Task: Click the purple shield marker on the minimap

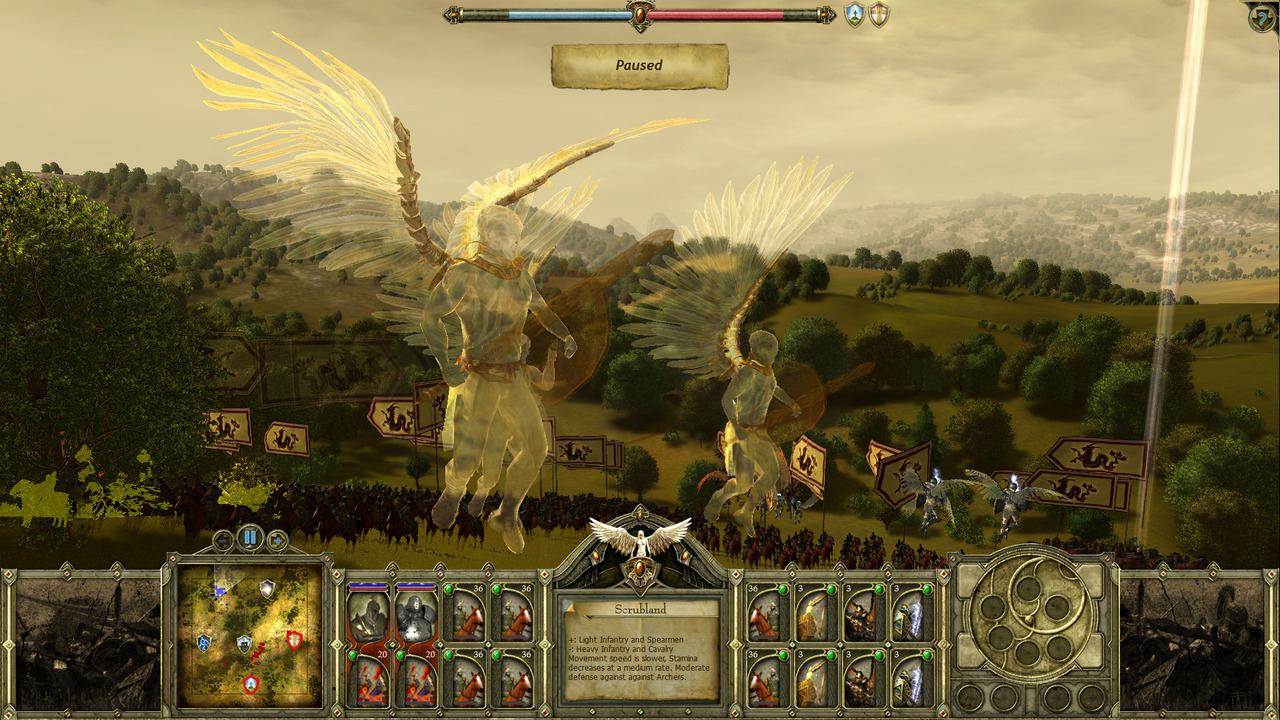Action: tap(267, 589)
